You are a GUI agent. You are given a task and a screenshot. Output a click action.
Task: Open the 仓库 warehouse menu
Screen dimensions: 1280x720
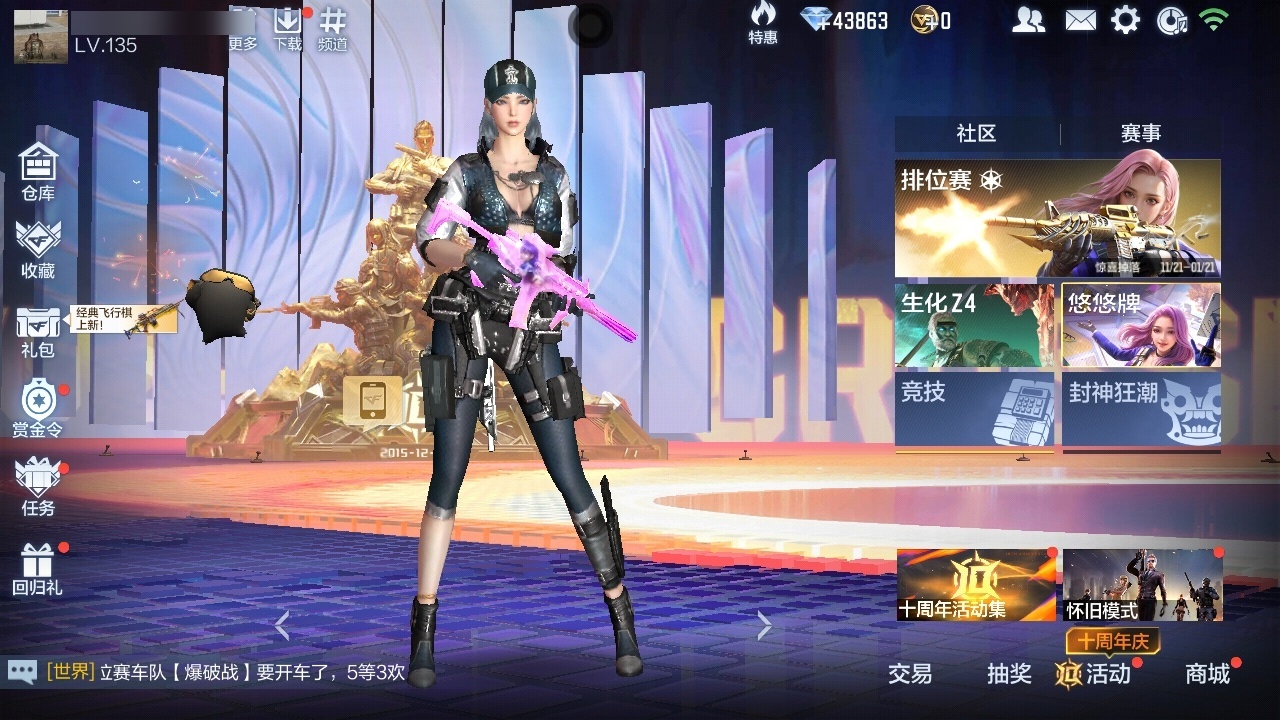tap(38, 170)
